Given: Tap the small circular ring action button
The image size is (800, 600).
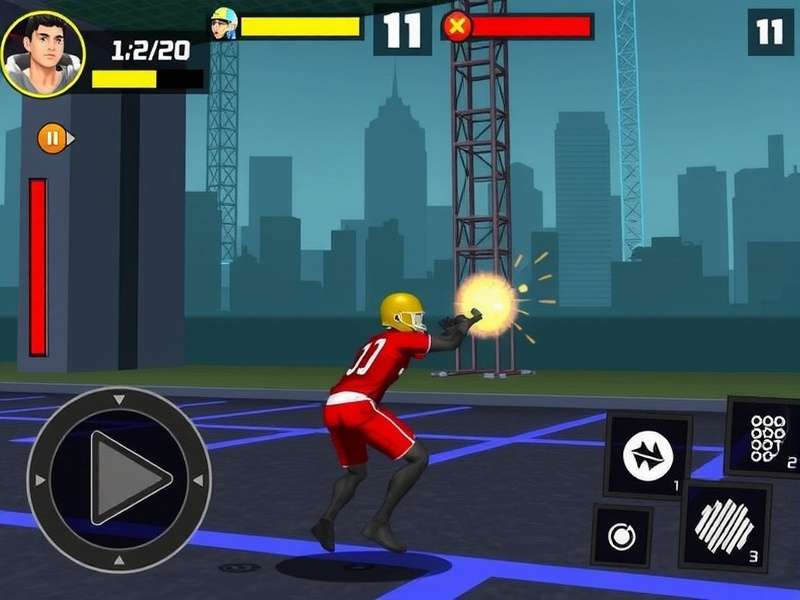Looking at the screenshot, I should click(621, 537).
